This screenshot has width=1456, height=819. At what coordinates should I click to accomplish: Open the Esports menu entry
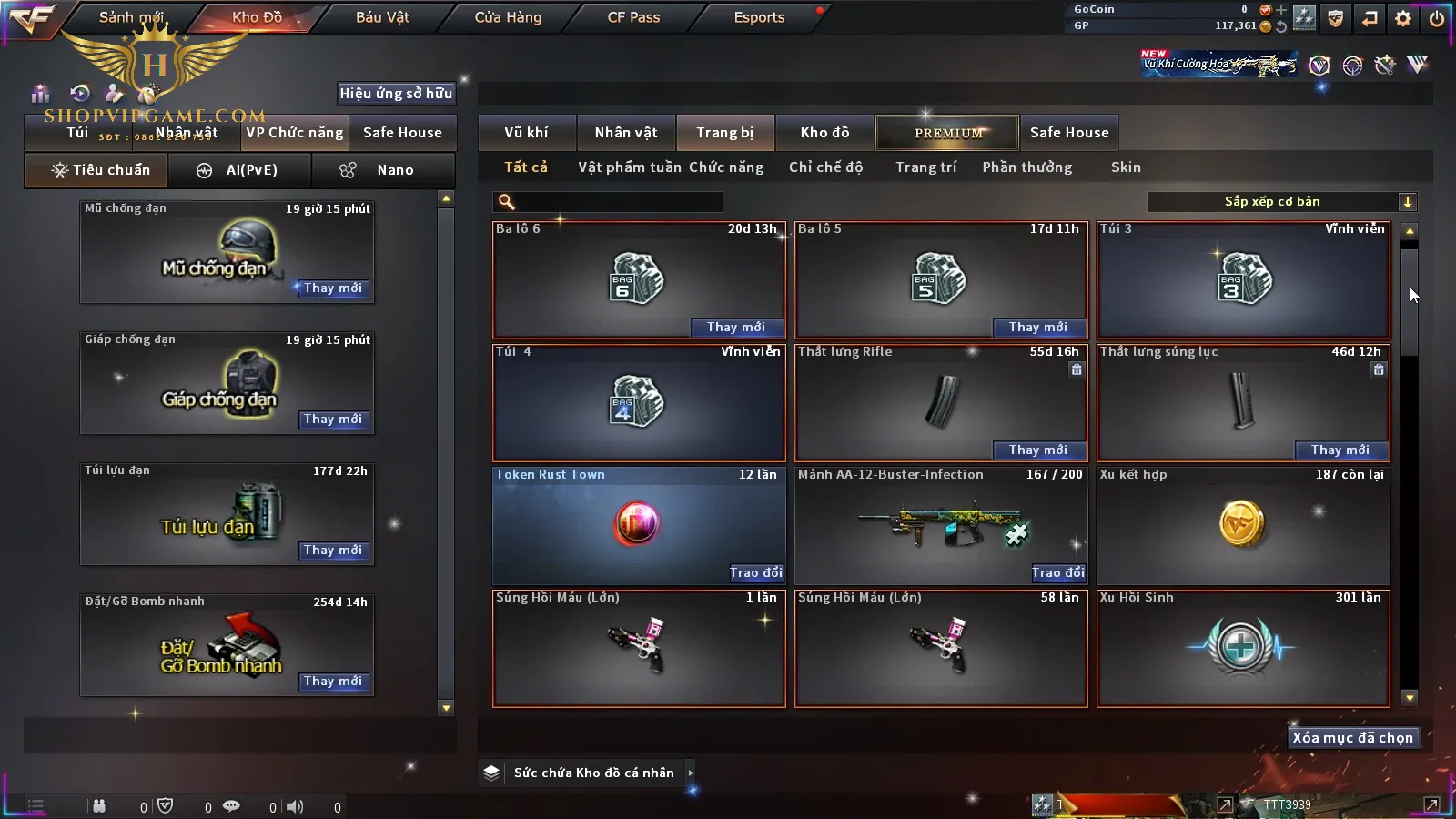tap(759, 17)
